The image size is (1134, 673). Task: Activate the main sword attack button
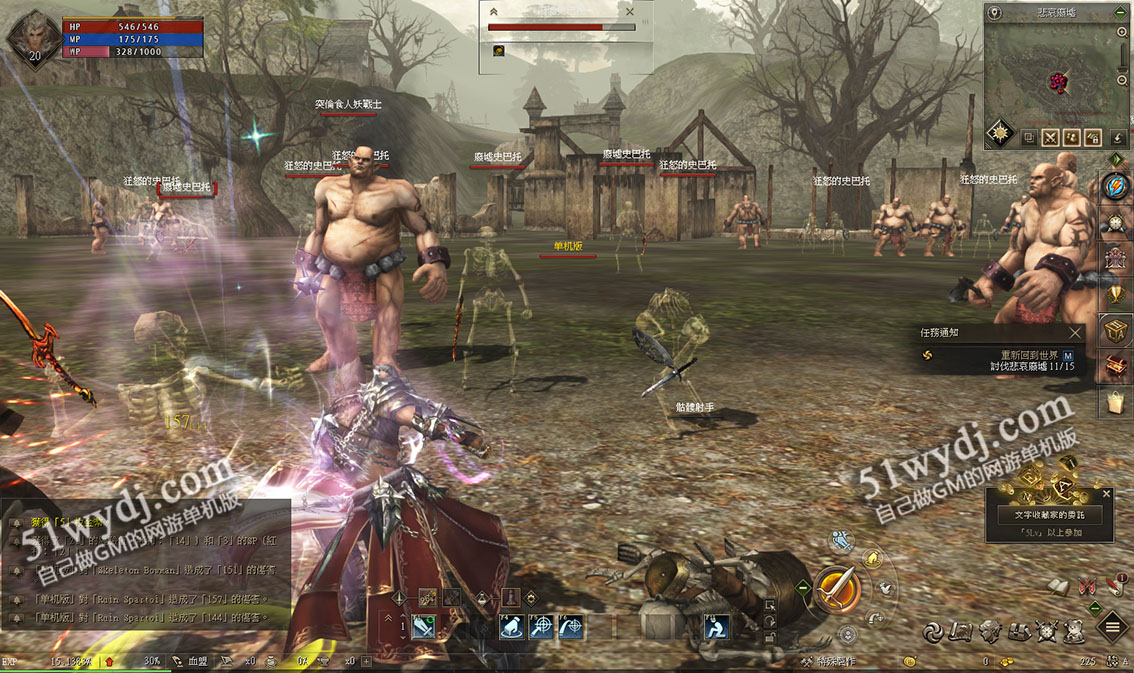(x=838, y=590)
